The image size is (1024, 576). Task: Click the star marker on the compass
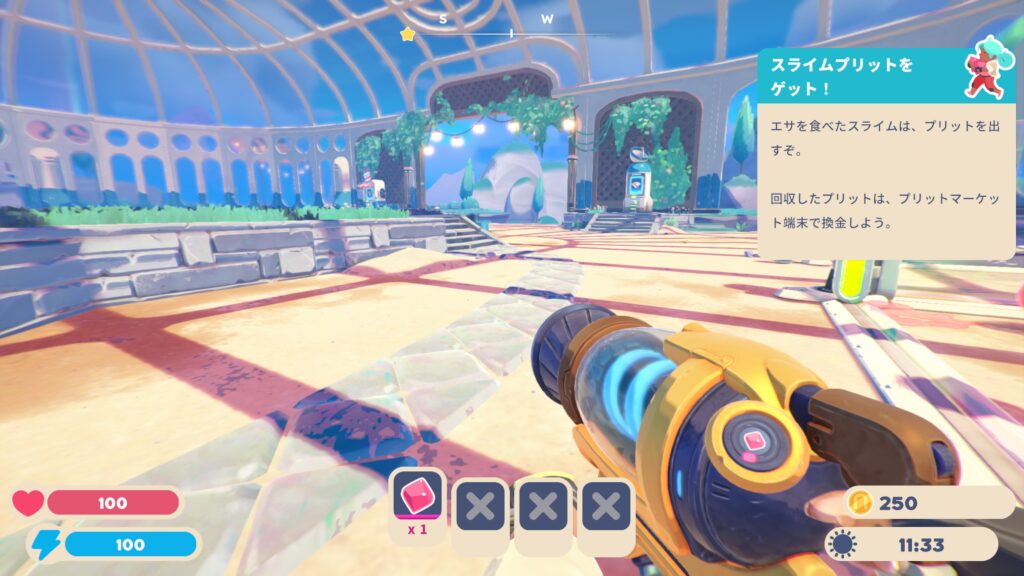click(x=407, y=34)
